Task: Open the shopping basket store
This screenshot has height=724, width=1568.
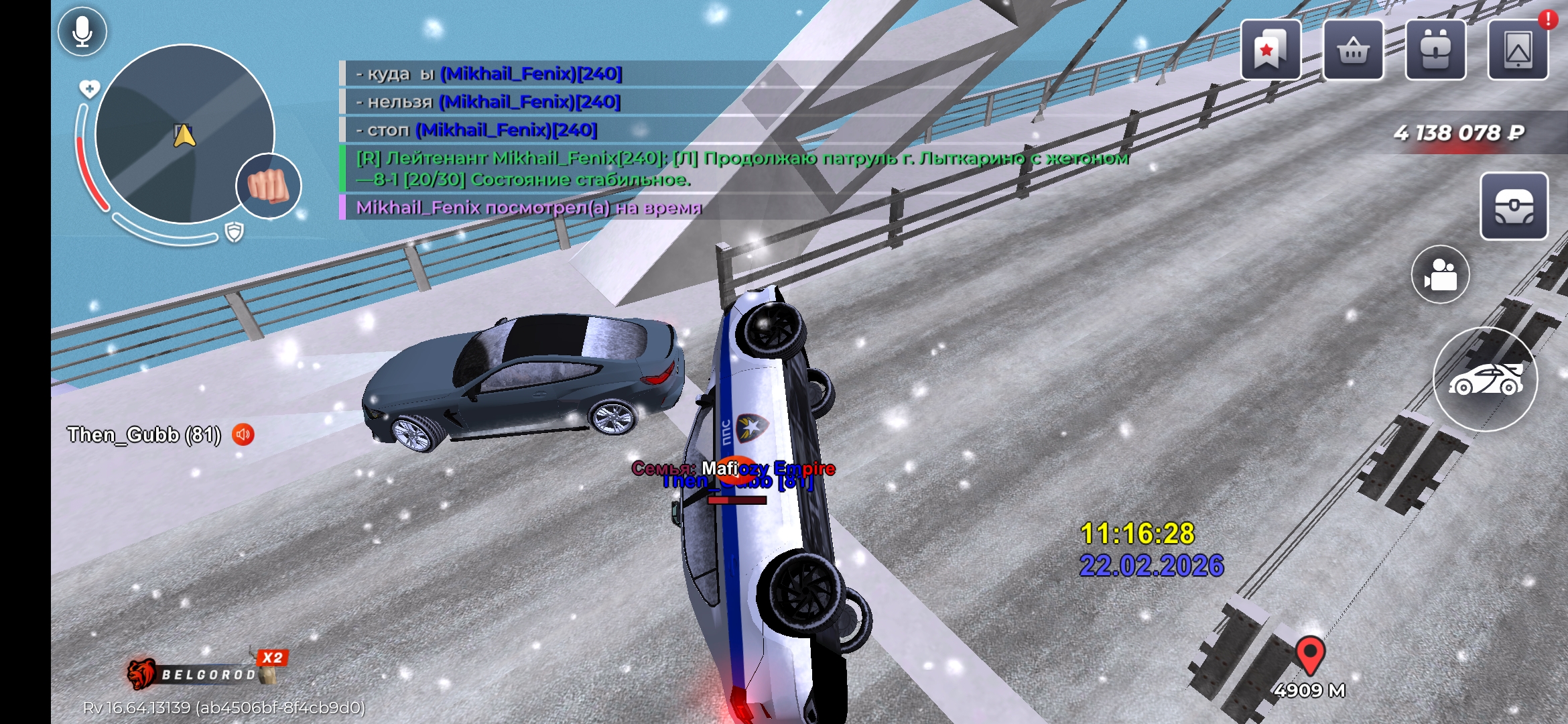Action: coord(1353,50)
